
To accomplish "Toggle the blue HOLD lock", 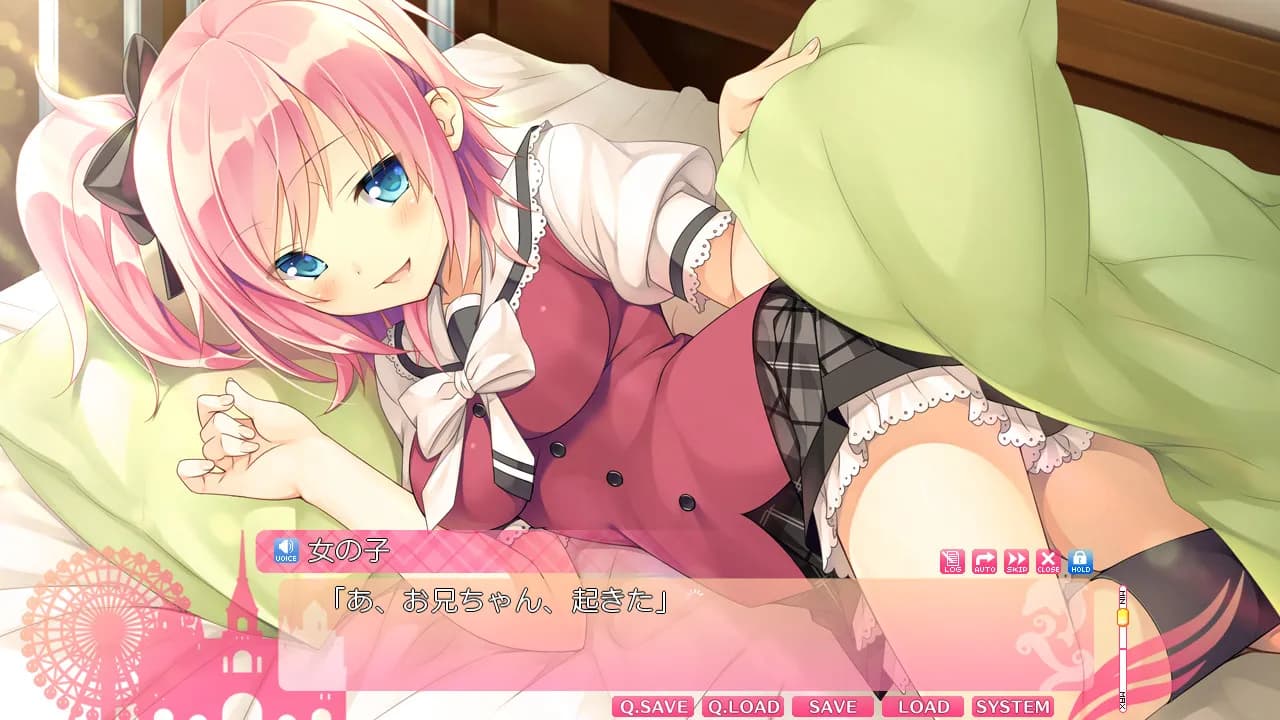I will pyautogui.click(x=1080, y=562).
